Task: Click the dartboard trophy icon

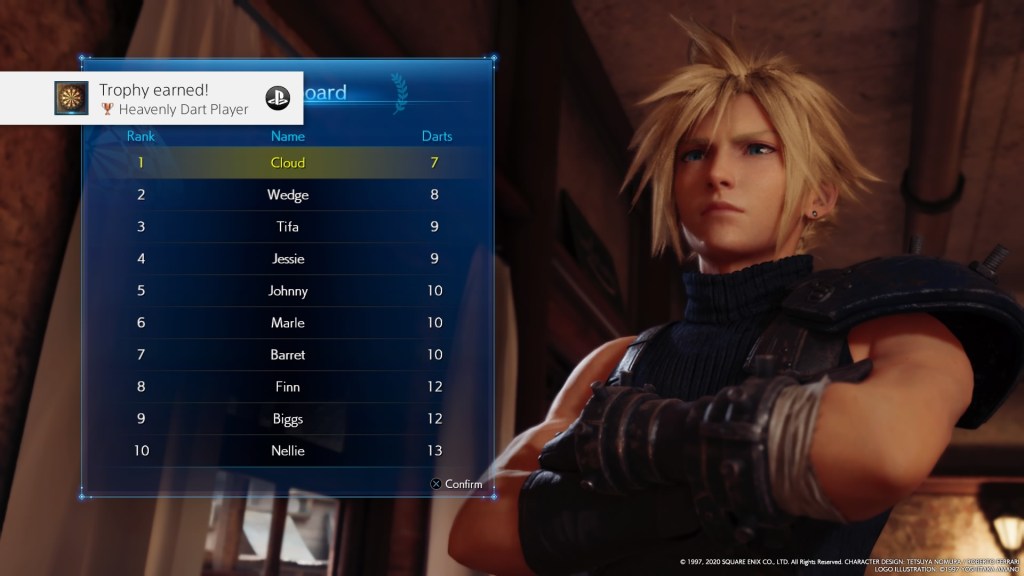Action: pos(70,98)
